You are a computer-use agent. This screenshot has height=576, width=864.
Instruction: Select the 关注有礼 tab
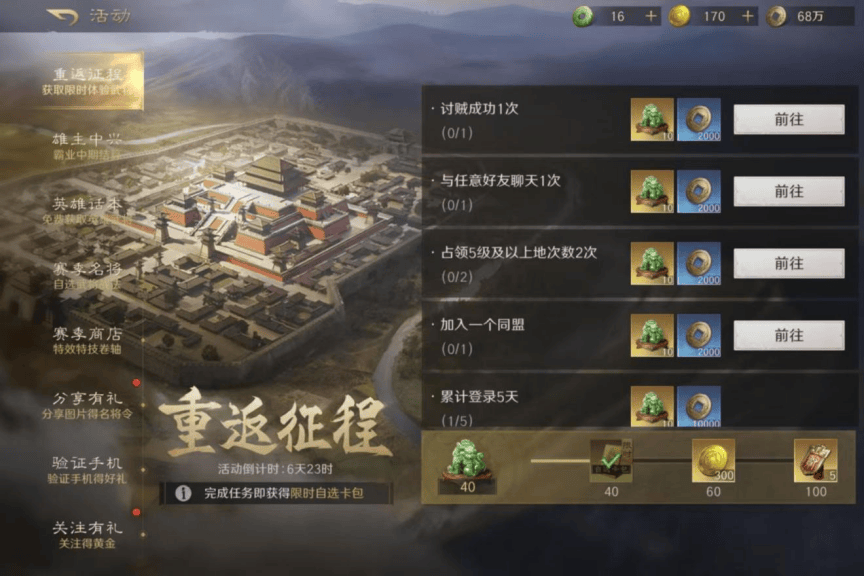(87, 534)
